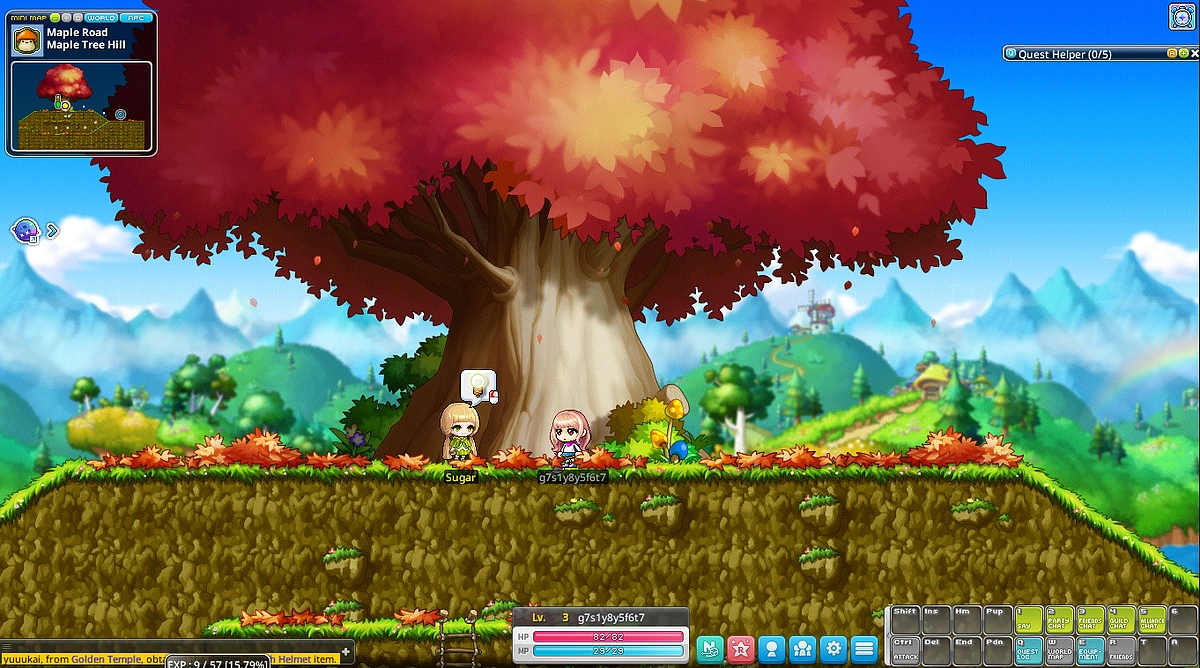Screen dimensions: 1200x668
Task: Select the Party Chat hotkey slot
Action: coord(1059,619)
